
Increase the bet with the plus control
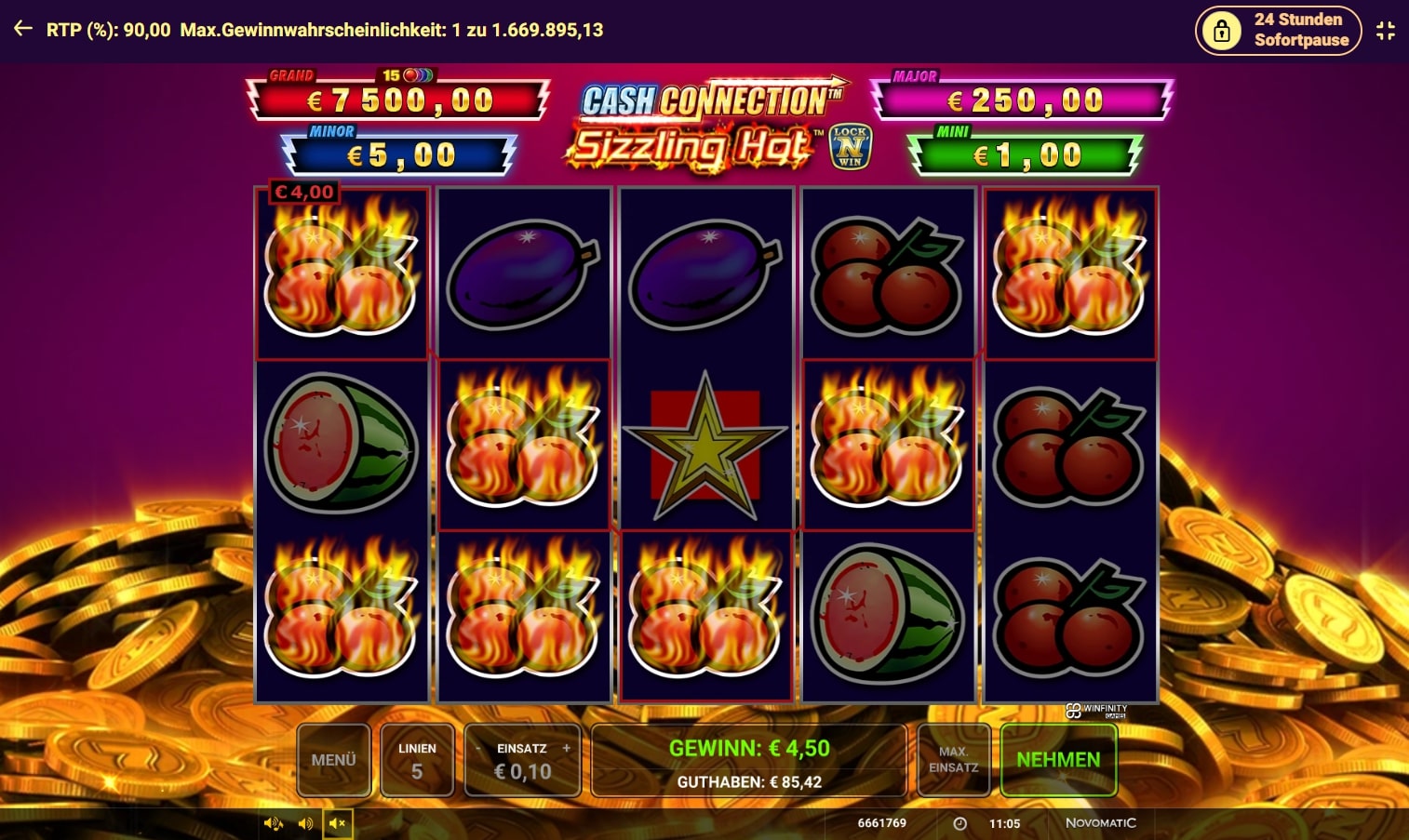(x=569, y=747)
